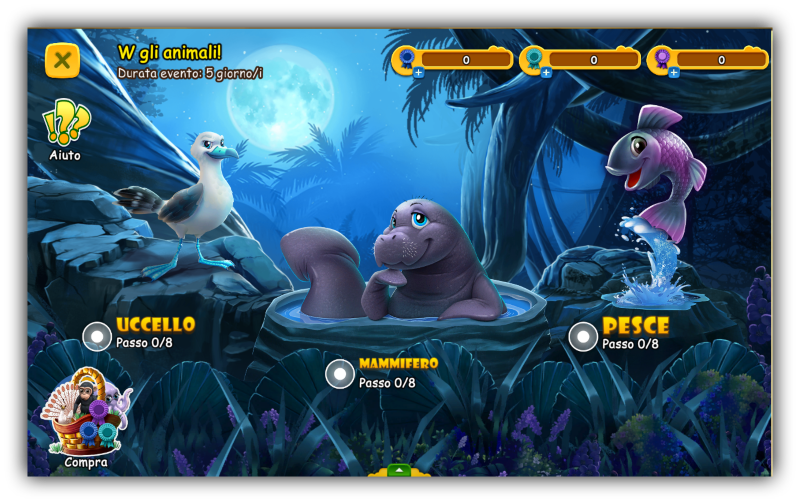Add more teal ribbon tokens
The image size is (800, 504).
click(x=546, y=73)
